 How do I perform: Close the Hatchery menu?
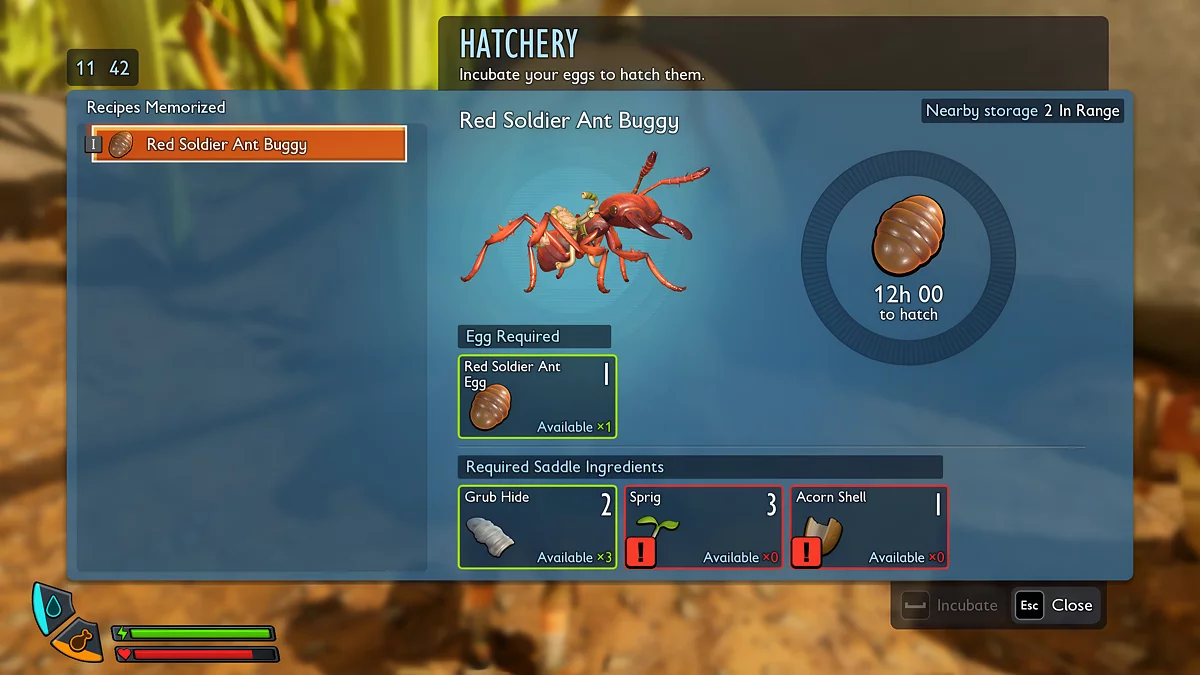pos(1056,605)
